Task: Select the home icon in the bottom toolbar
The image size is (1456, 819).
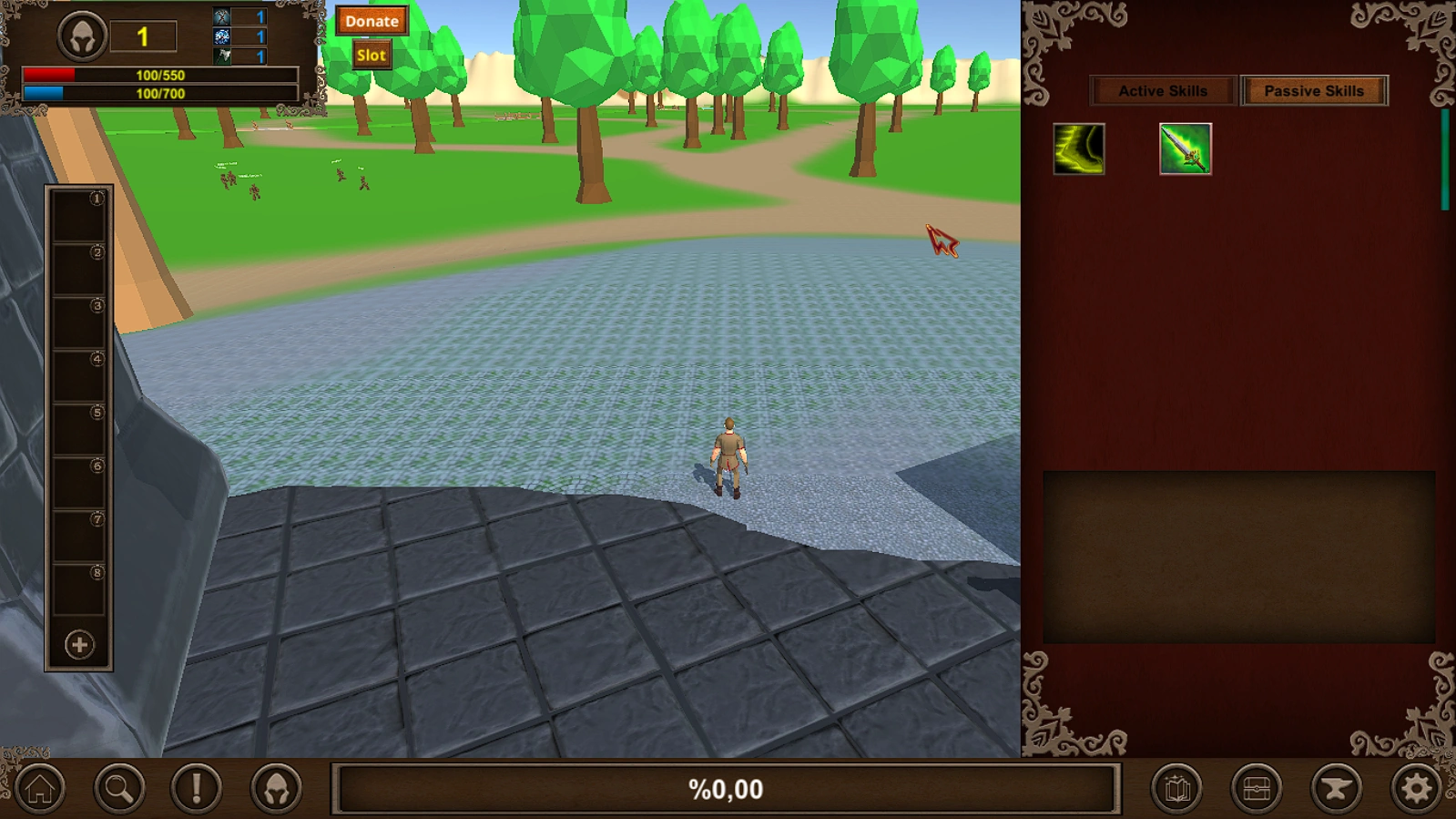Action: pos(40,789)
